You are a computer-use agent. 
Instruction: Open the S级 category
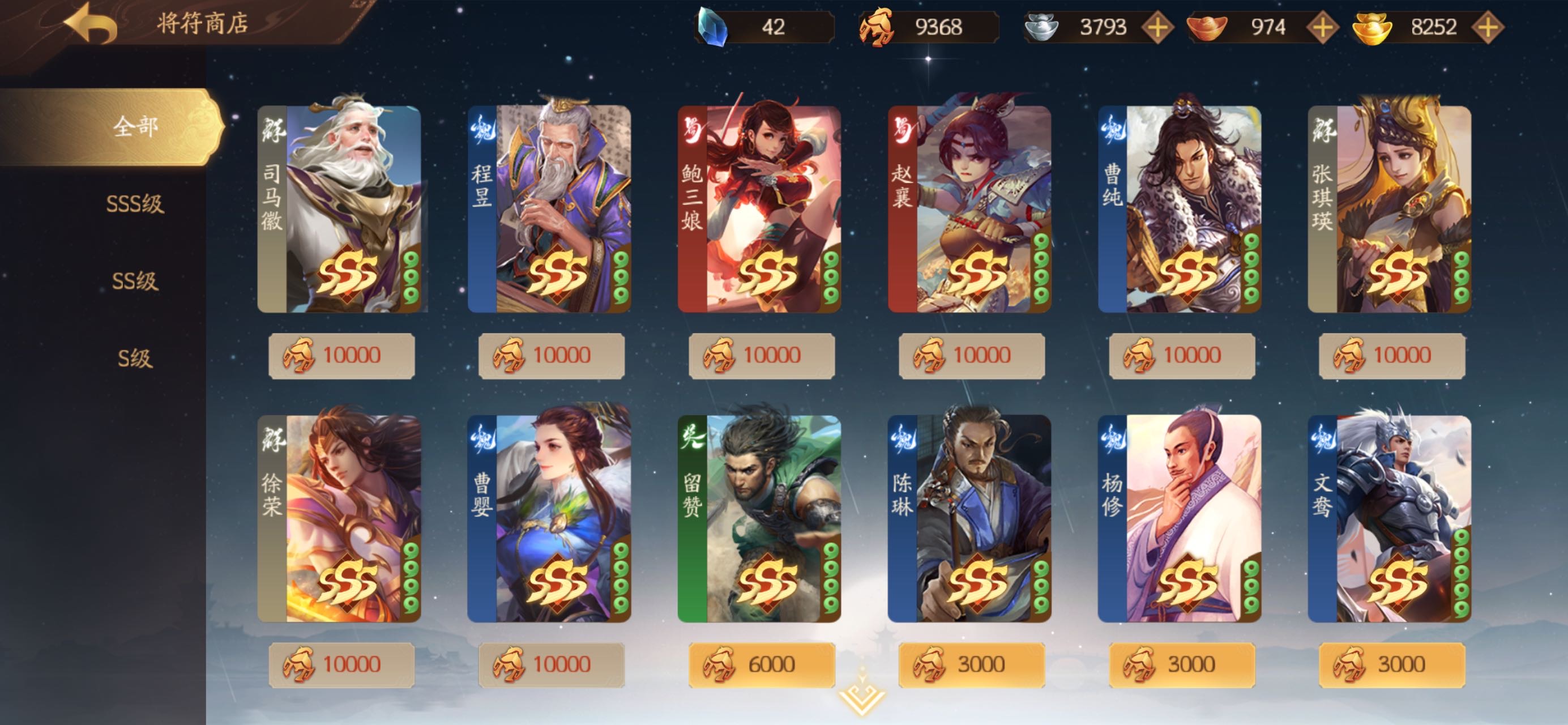coord(135,358)
